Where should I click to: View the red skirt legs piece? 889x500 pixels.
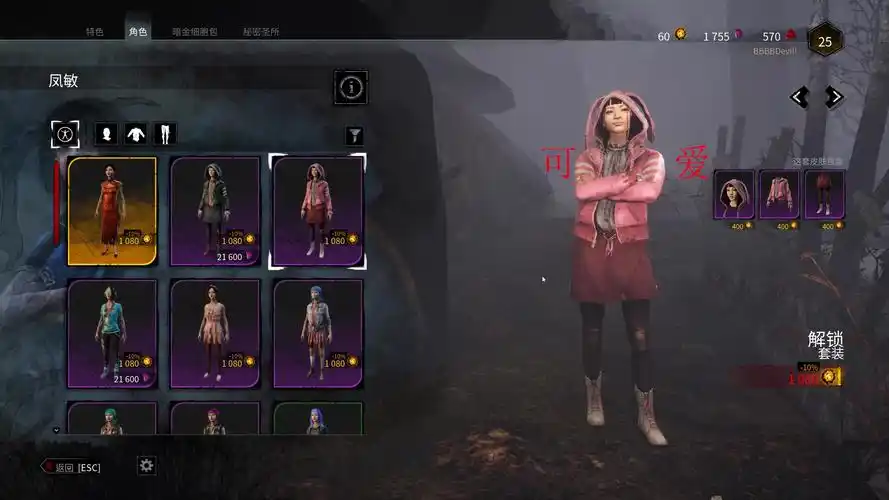[824, 194]
